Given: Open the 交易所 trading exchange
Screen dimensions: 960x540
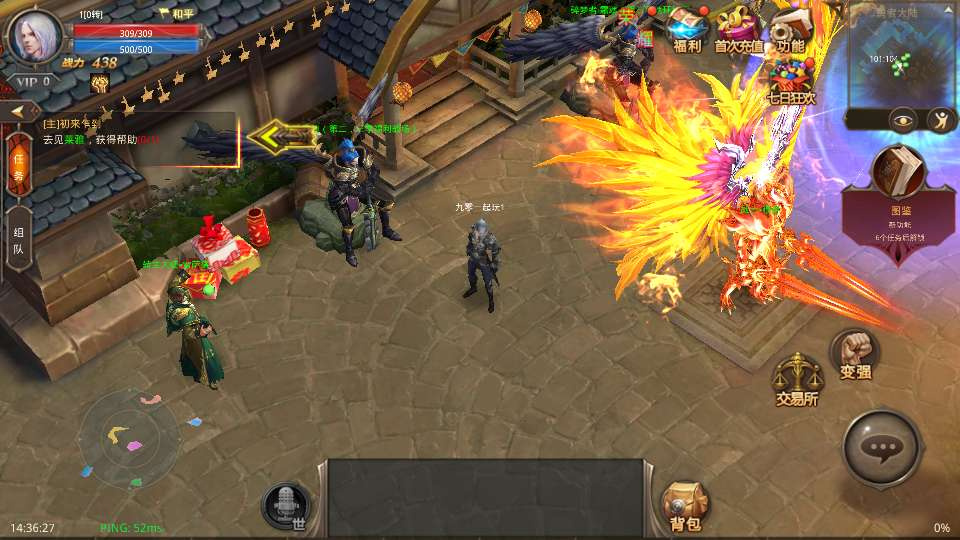Looking at the screenshot, I should click(797, 380).
